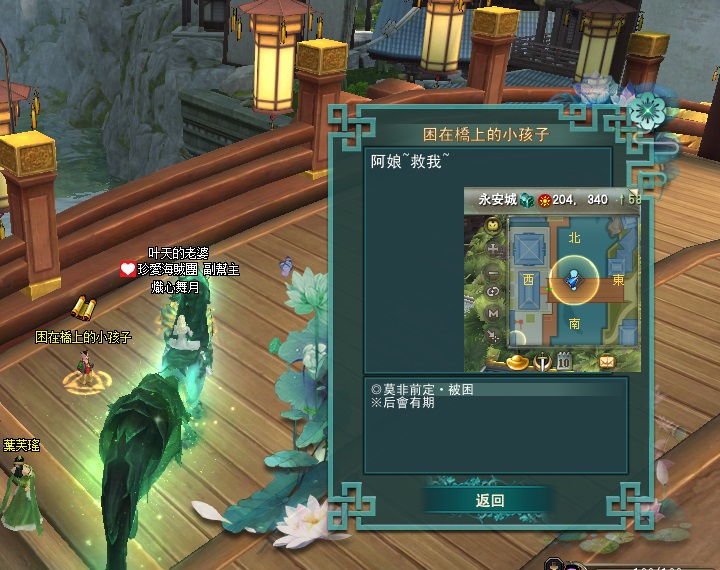Click the green cube icon beside 永安城
Viewport: 720px width, 570px height.
527,200
